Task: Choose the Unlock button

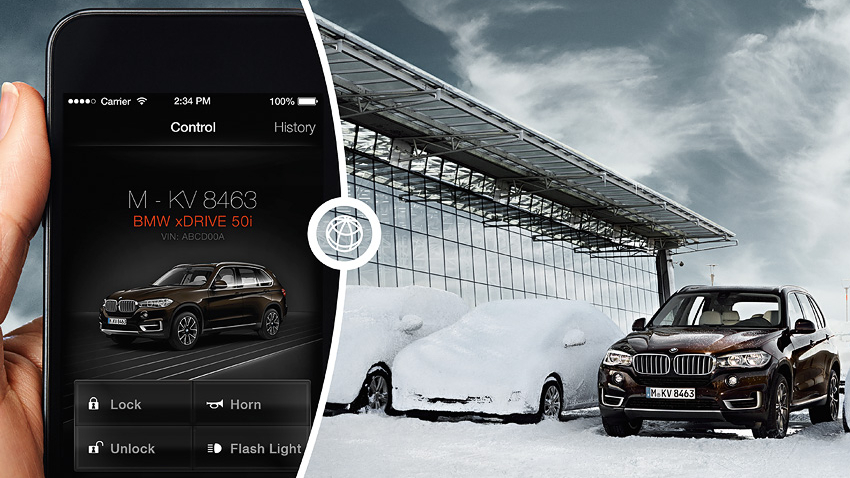Action: point(133,449)
